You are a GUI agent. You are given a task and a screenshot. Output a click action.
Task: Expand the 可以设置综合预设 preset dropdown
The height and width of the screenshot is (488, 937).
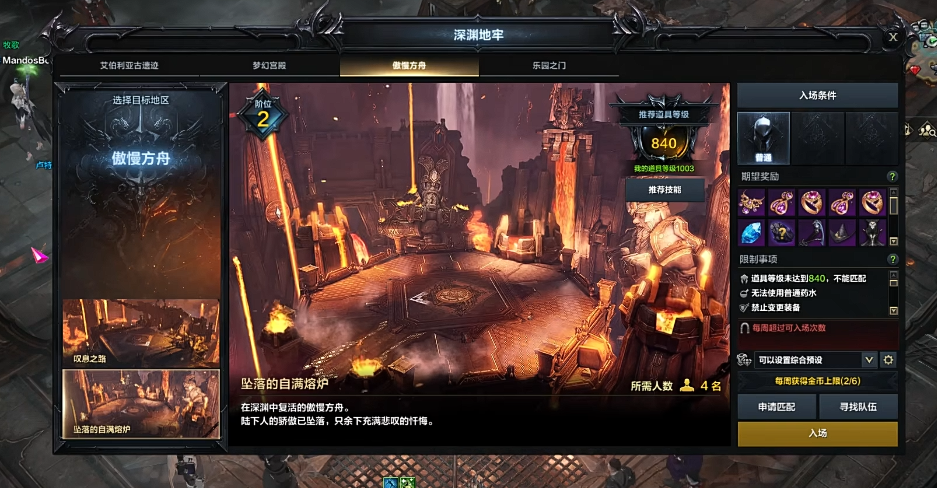pyautogui.click(x=869, y=359)
